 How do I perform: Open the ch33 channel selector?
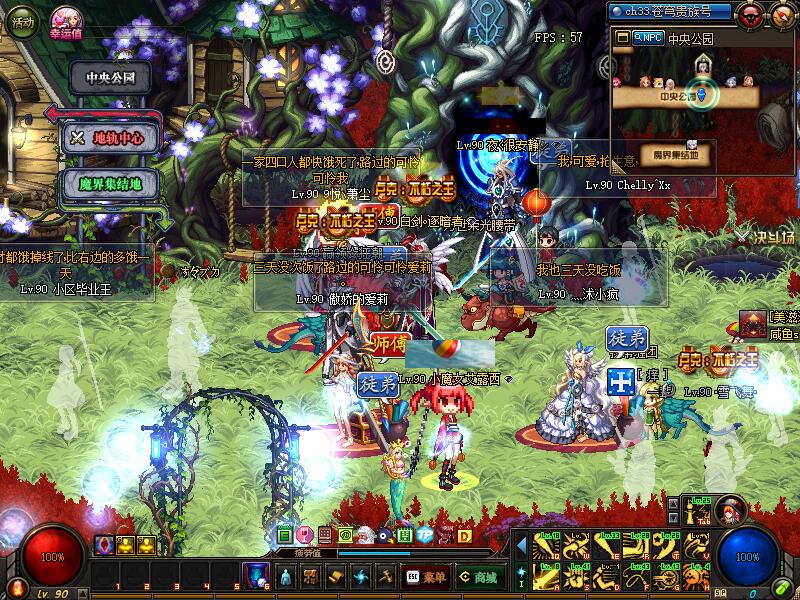click(x=671, y=11)
